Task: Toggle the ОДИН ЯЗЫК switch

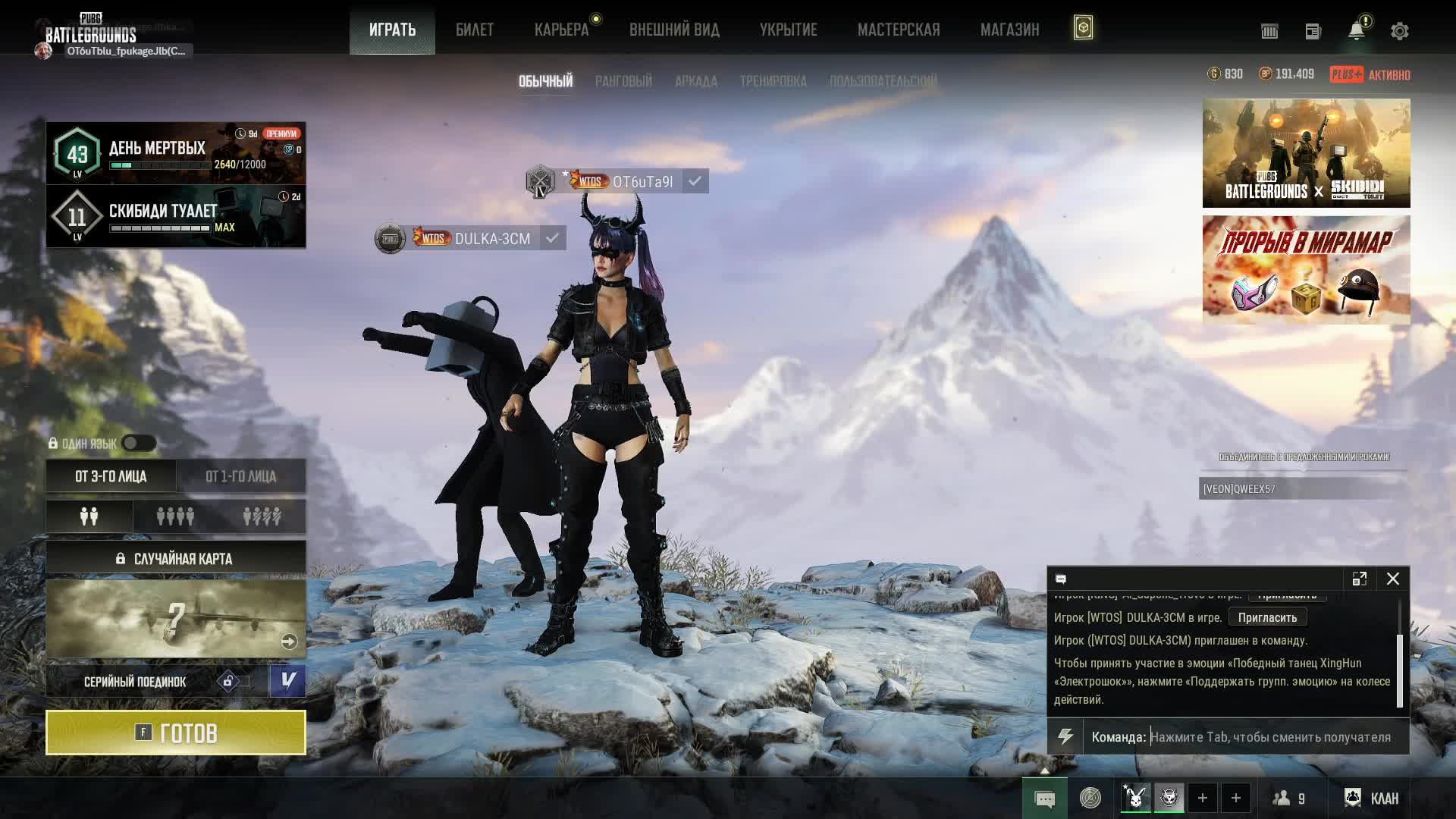Action: 139,444
